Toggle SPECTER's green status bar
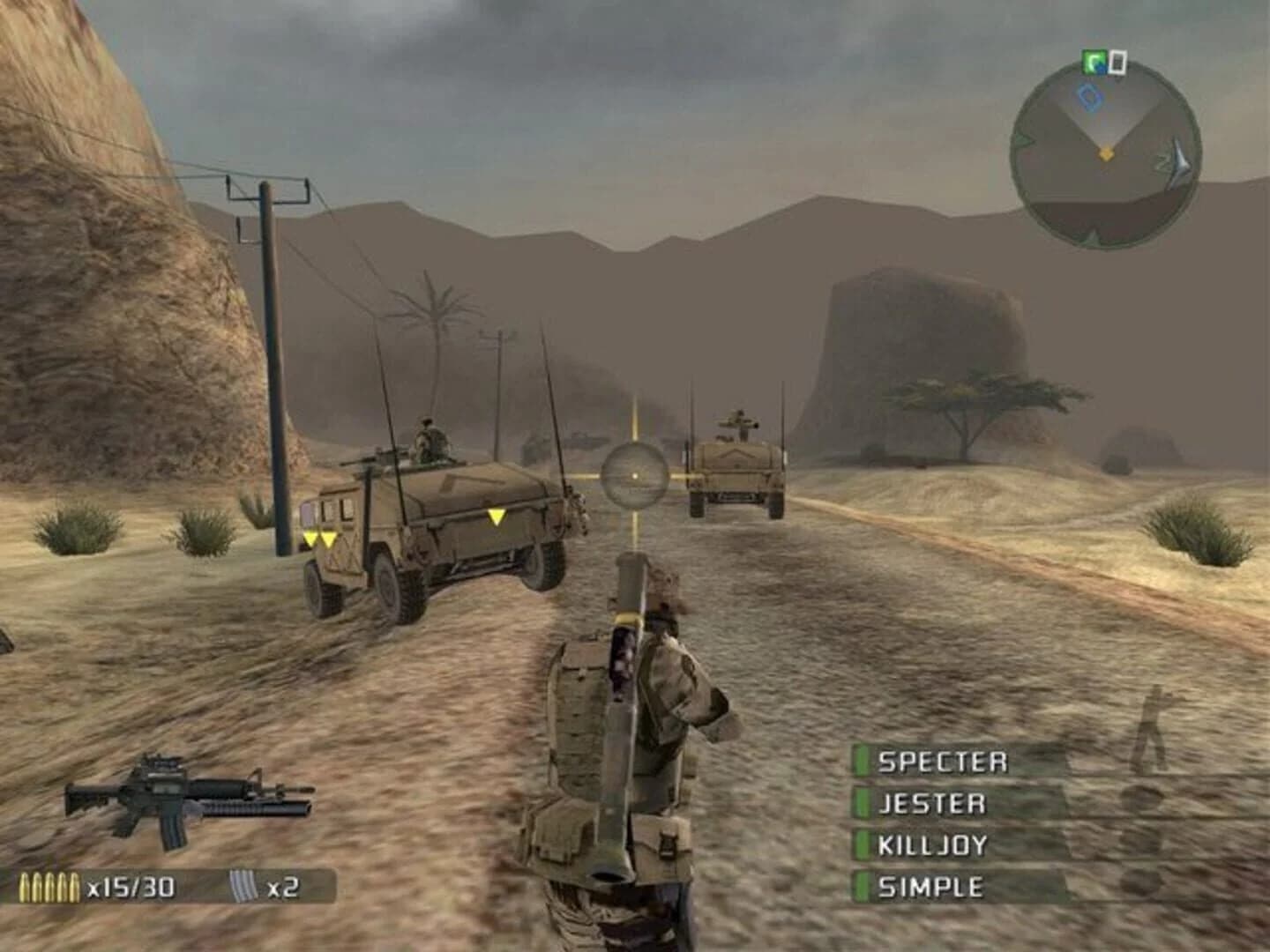1270x952 pixels. [x=860, y=759]
